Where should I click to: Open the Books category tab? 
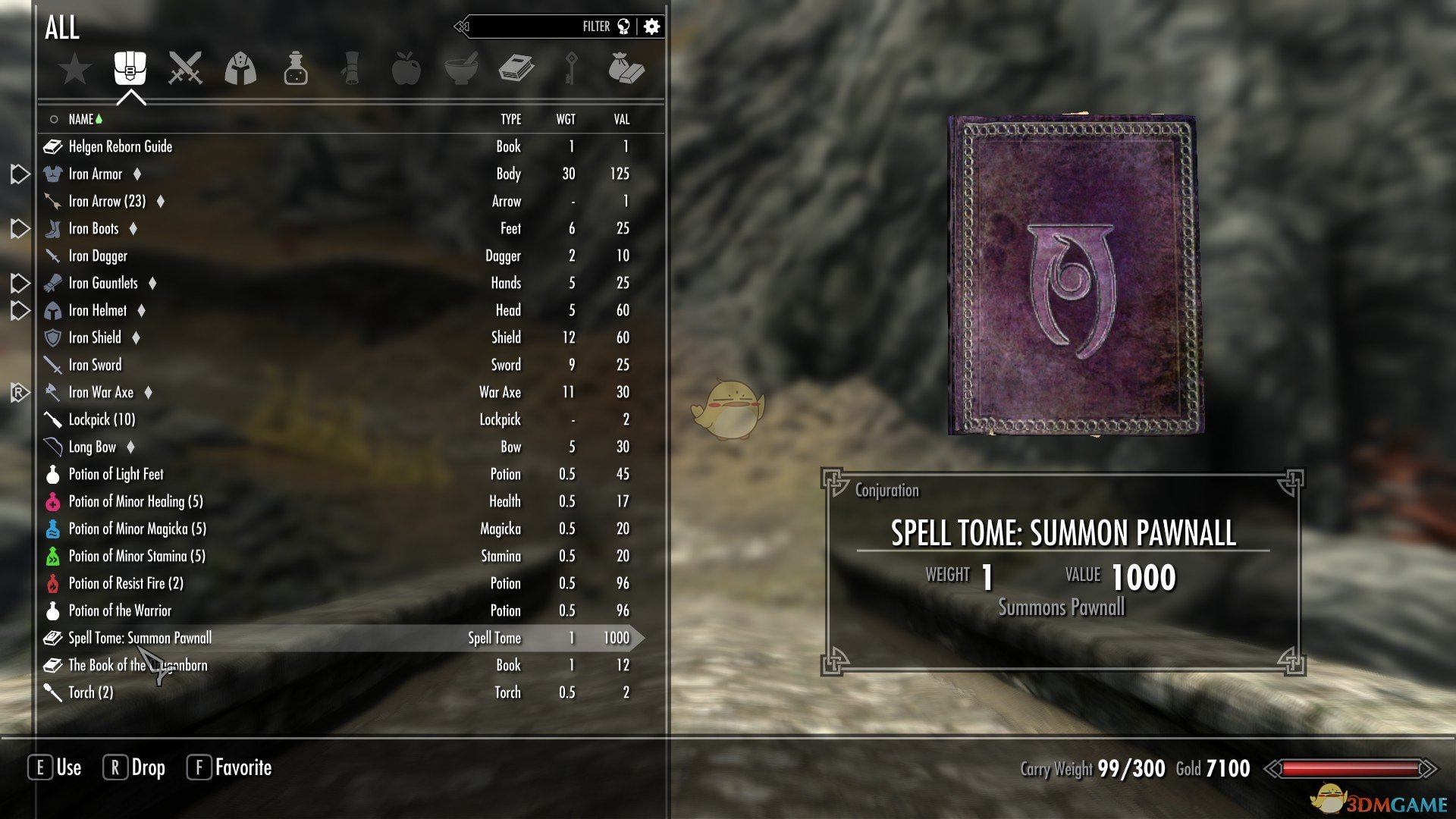(x=516, y=68)
